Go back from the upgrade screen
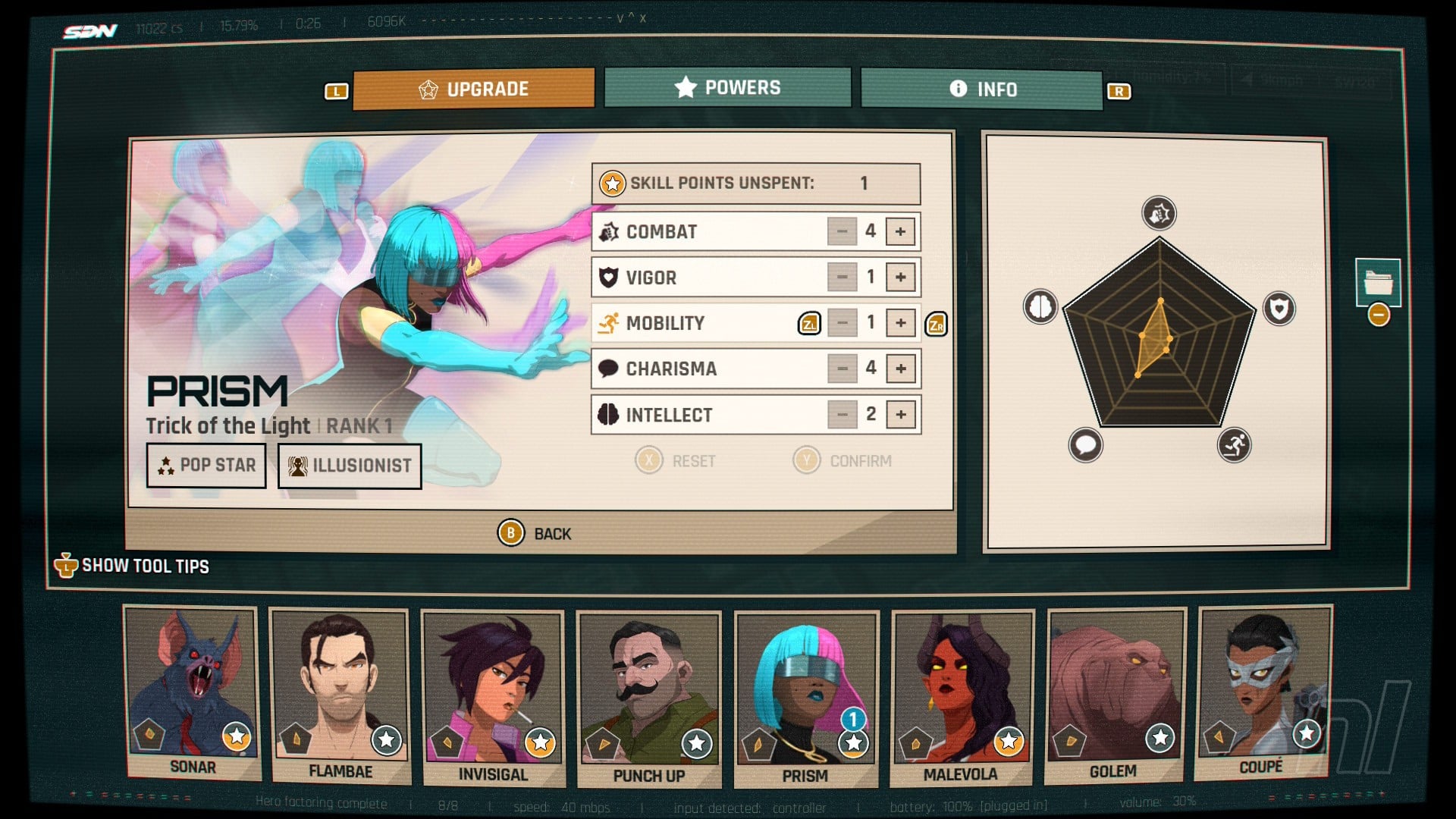The height and width of the screenshot is (819, 1456). 535,534
